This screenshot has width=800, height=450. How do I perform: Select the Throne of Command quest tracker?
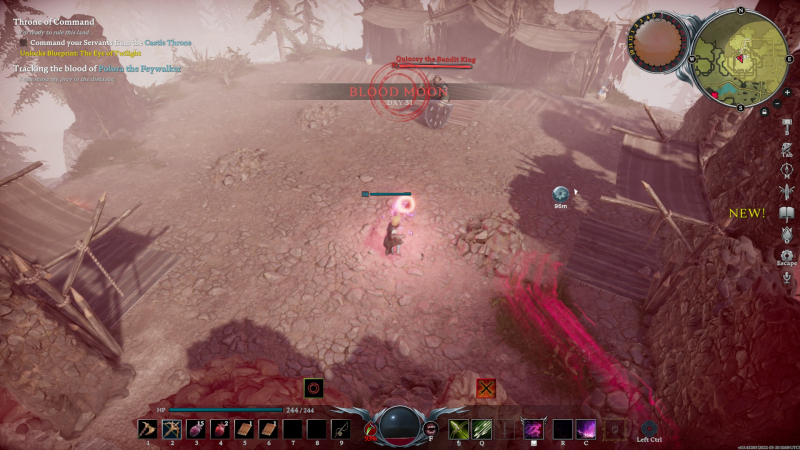click(x=55, y=21)
